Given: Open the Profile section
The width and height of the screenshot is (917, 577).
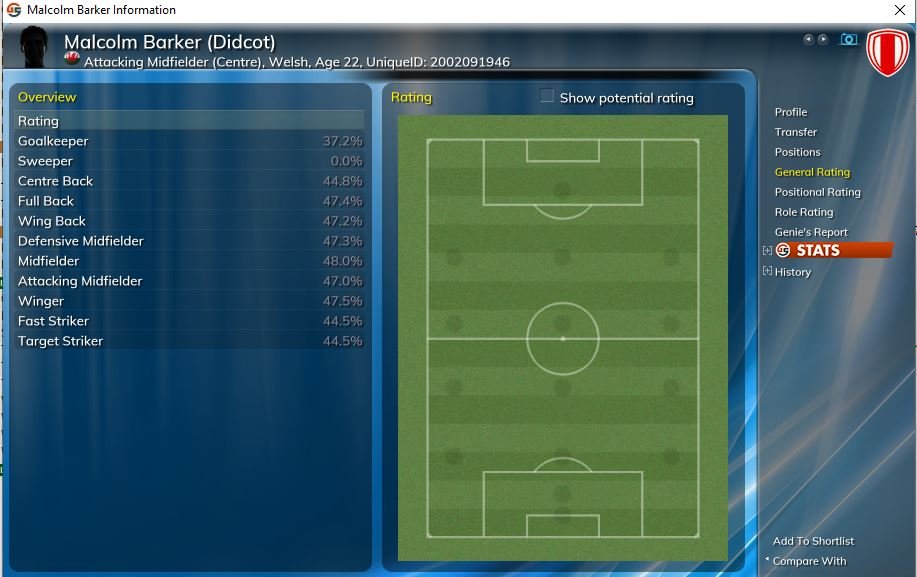Looking at the screenshot, I should coord(790,112).
